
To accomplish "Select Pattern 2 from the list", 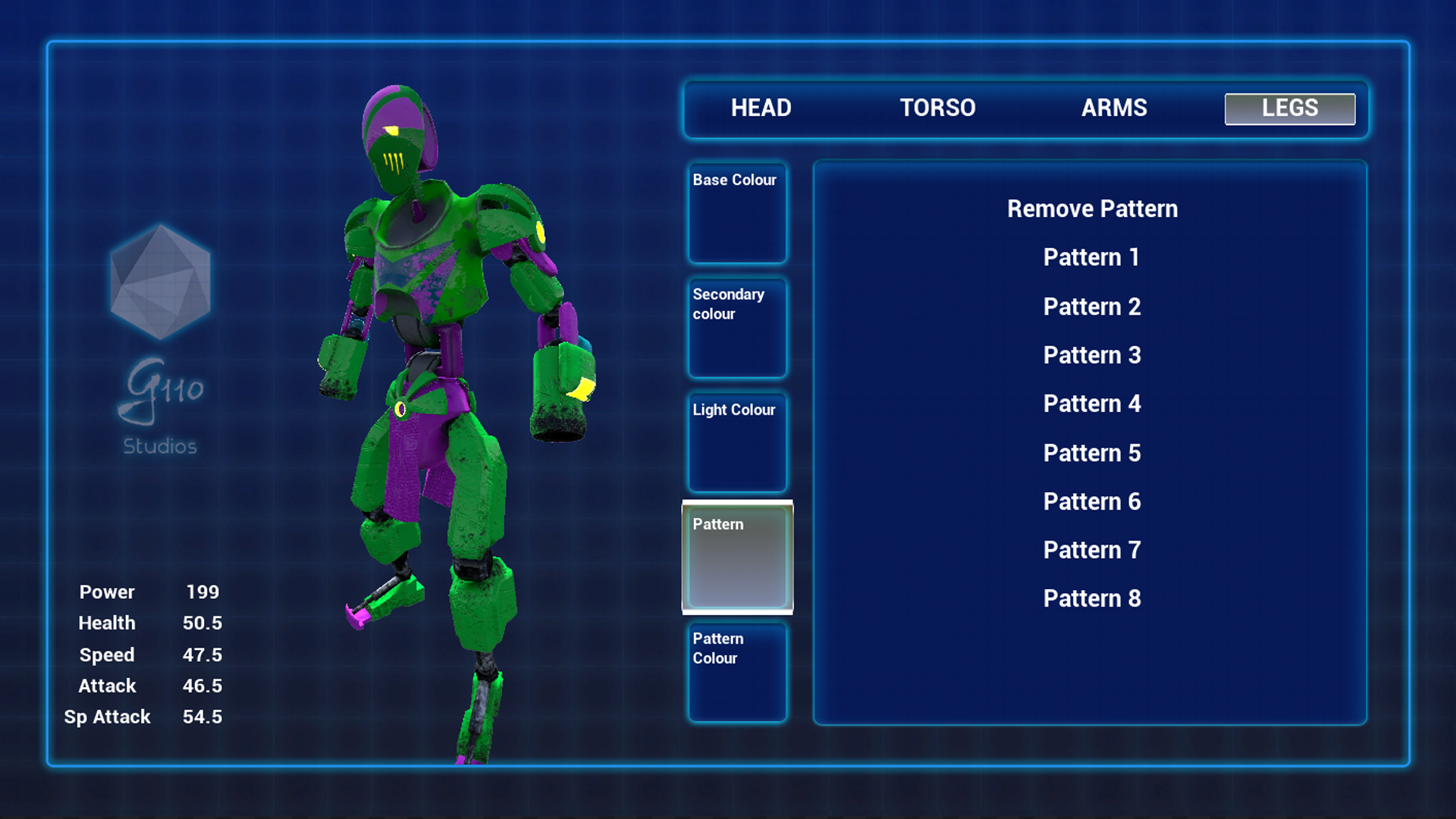I will [x=1092, y=306].
